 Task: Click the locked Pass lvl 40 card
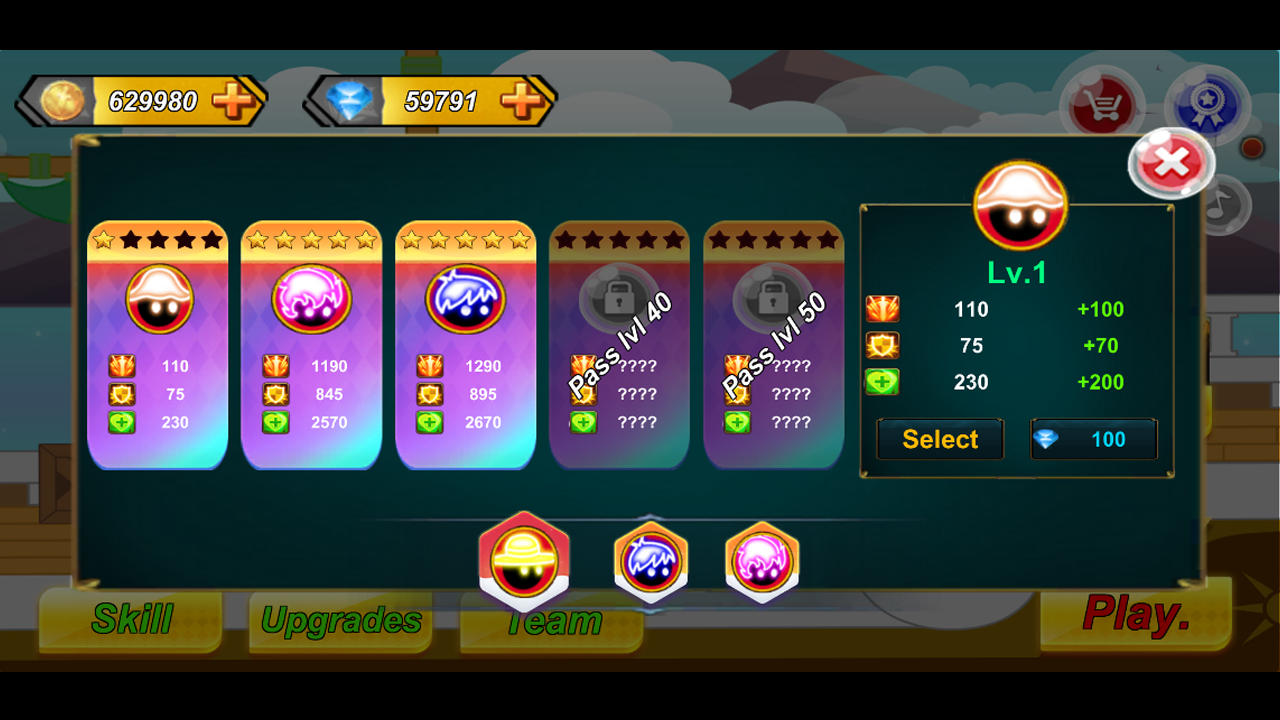pos(619,345)
